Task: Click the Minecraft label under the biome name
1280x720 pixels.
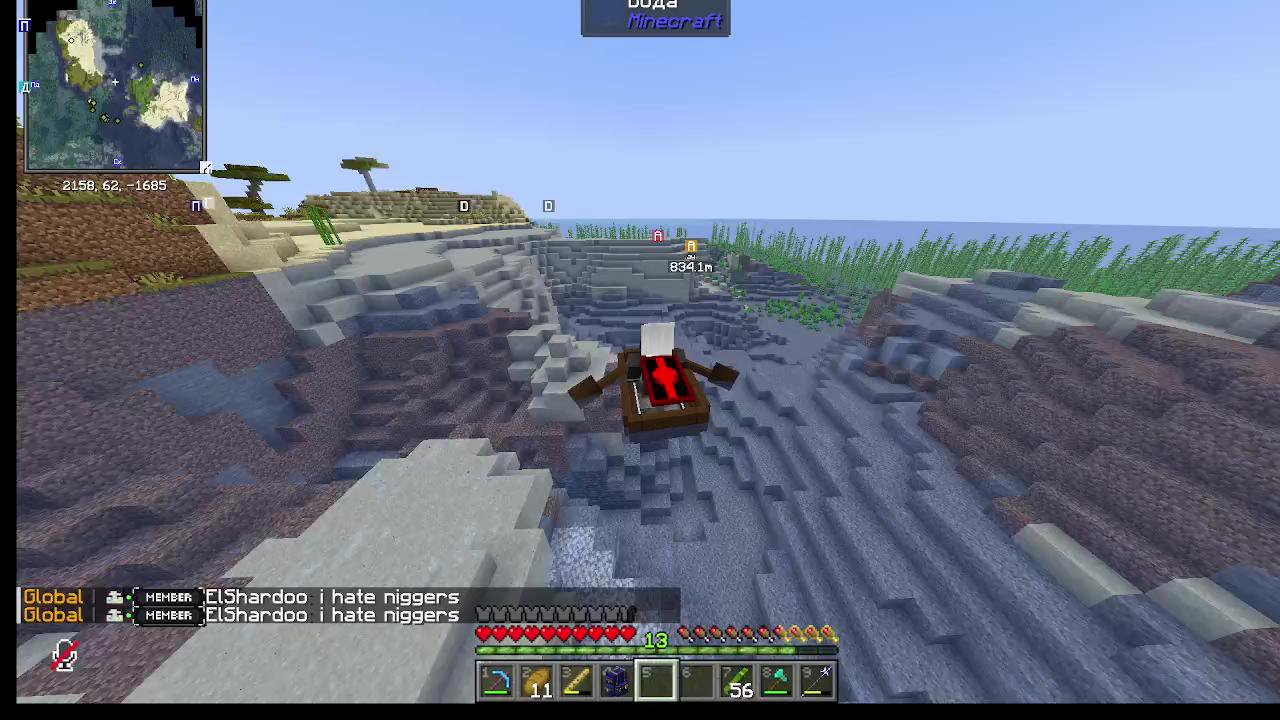Action: tap(675, 22)
